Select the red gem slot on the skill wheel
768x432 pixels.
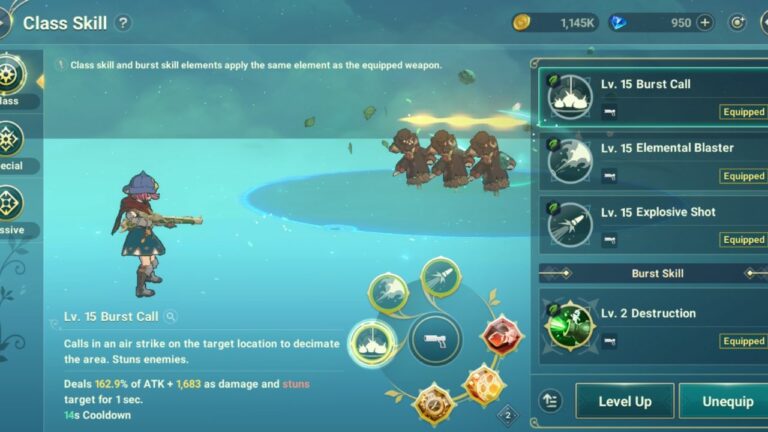[x=501, y=337]
